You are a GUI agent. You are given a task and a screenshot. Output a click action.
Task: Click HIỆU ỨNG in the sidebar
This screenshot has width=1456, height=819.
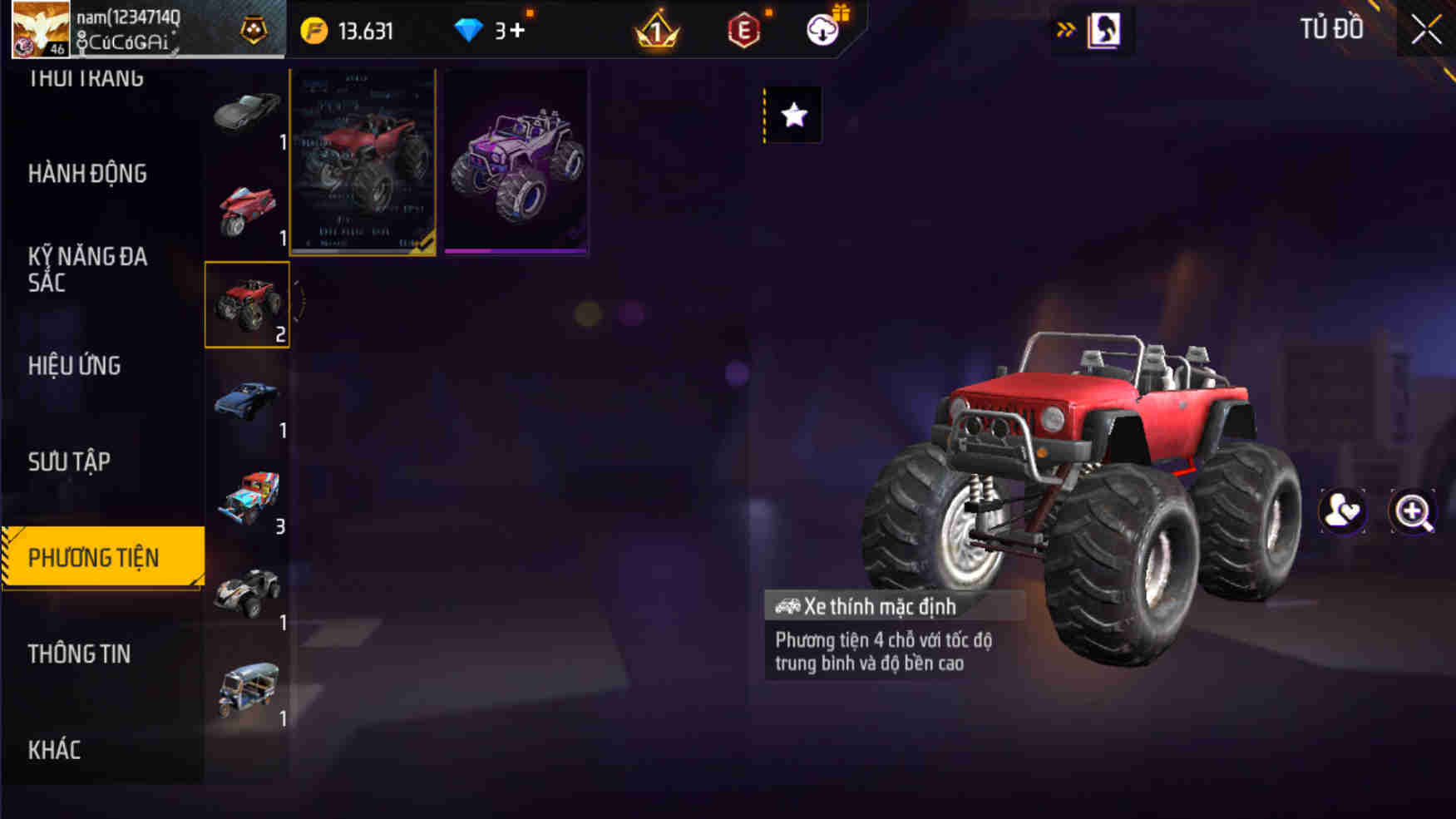click(x=76, y=366)
